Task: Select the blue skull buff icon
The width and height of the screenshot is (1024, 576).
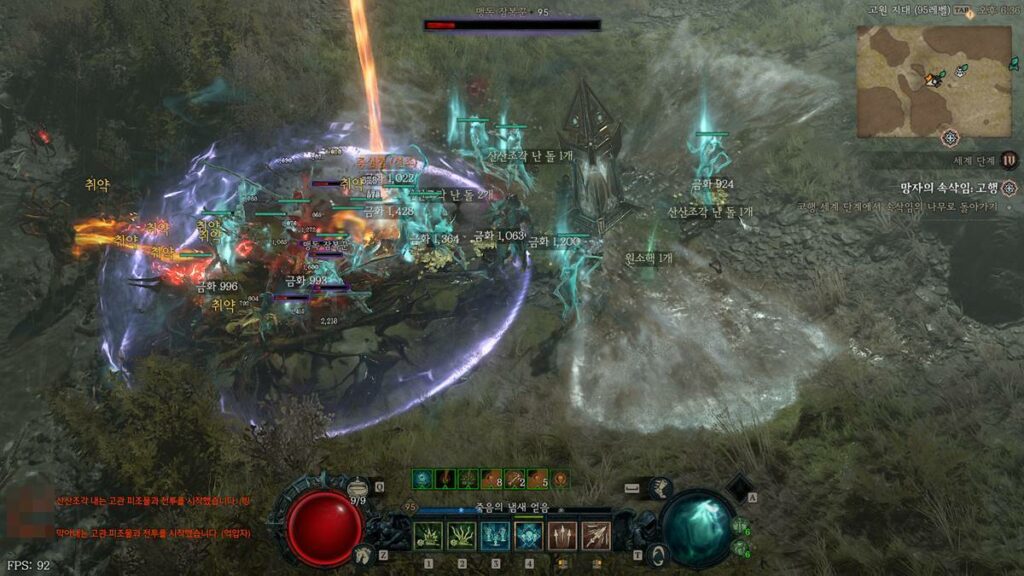Action: pos(422,479)
